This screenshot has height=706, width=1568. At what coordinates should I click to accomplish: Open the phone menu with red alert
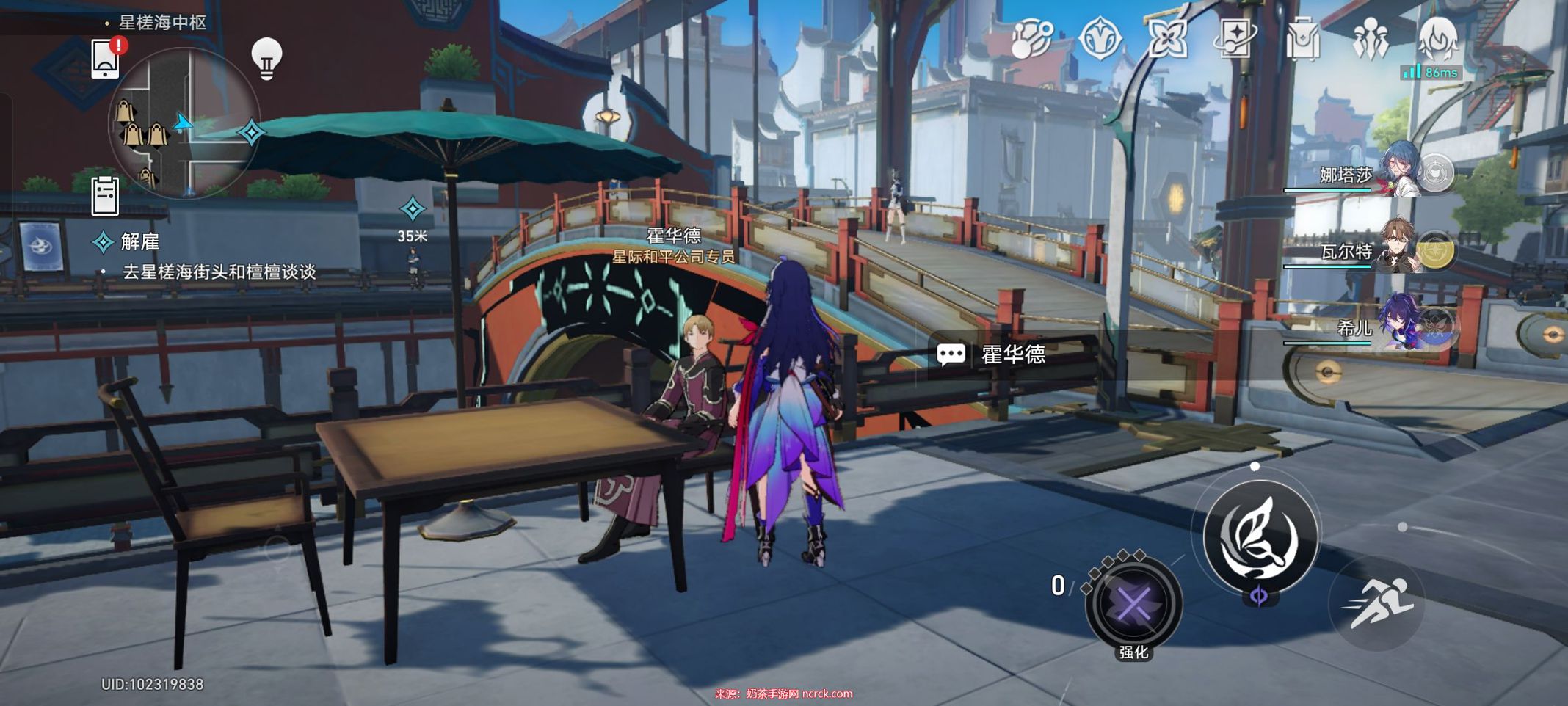point(106,57)
